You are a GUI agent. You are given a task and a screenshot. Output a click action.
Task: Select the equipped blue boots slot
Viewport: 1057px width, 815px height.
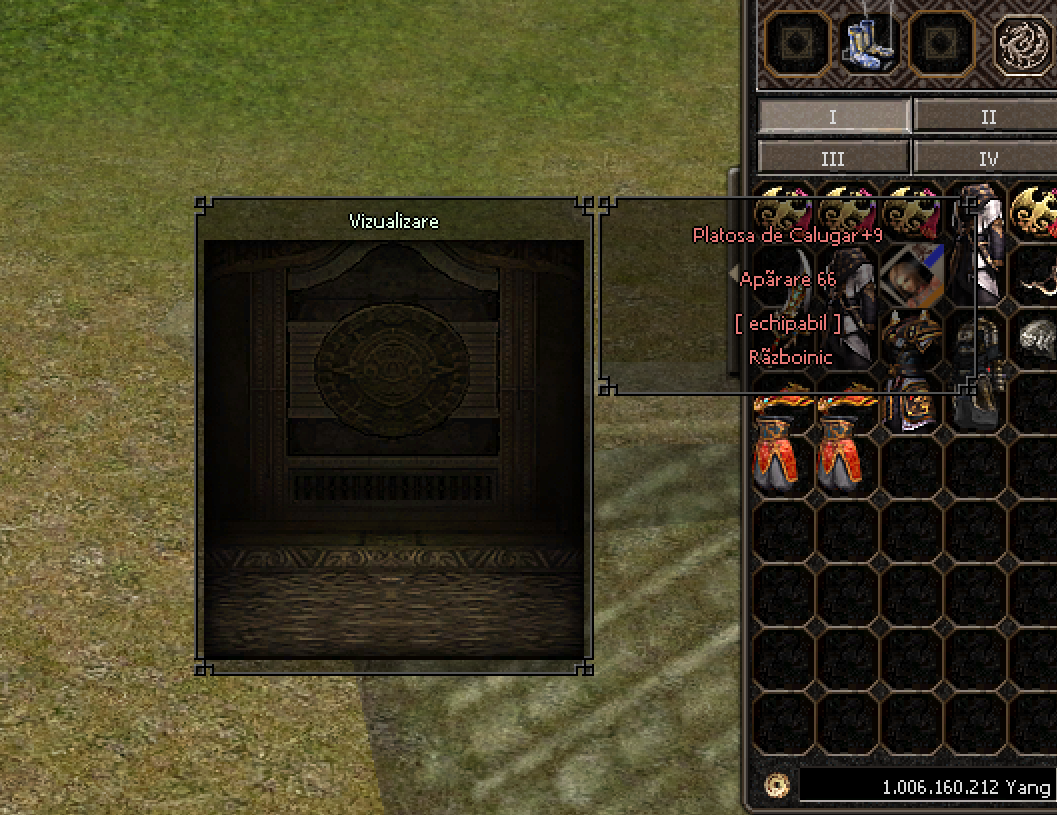tap(868, 44)
